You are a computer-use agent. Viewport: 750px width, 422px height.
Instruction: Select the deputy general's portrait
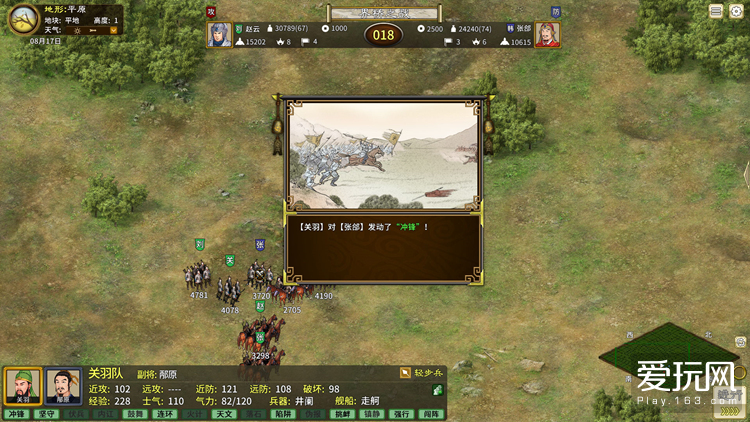point(63,386)
